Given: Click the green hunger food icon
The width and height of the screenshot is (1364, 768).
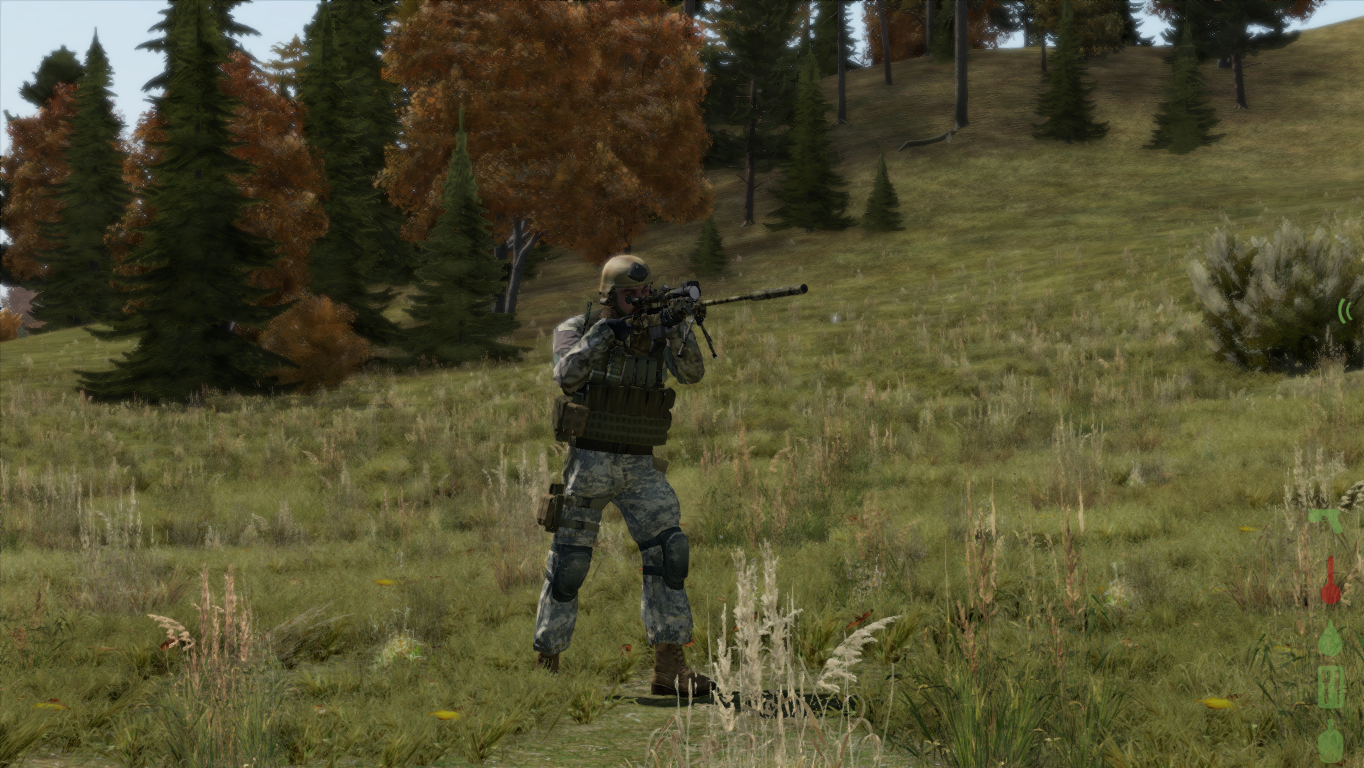Looking at the screenshot, I should click(1330, 688).
